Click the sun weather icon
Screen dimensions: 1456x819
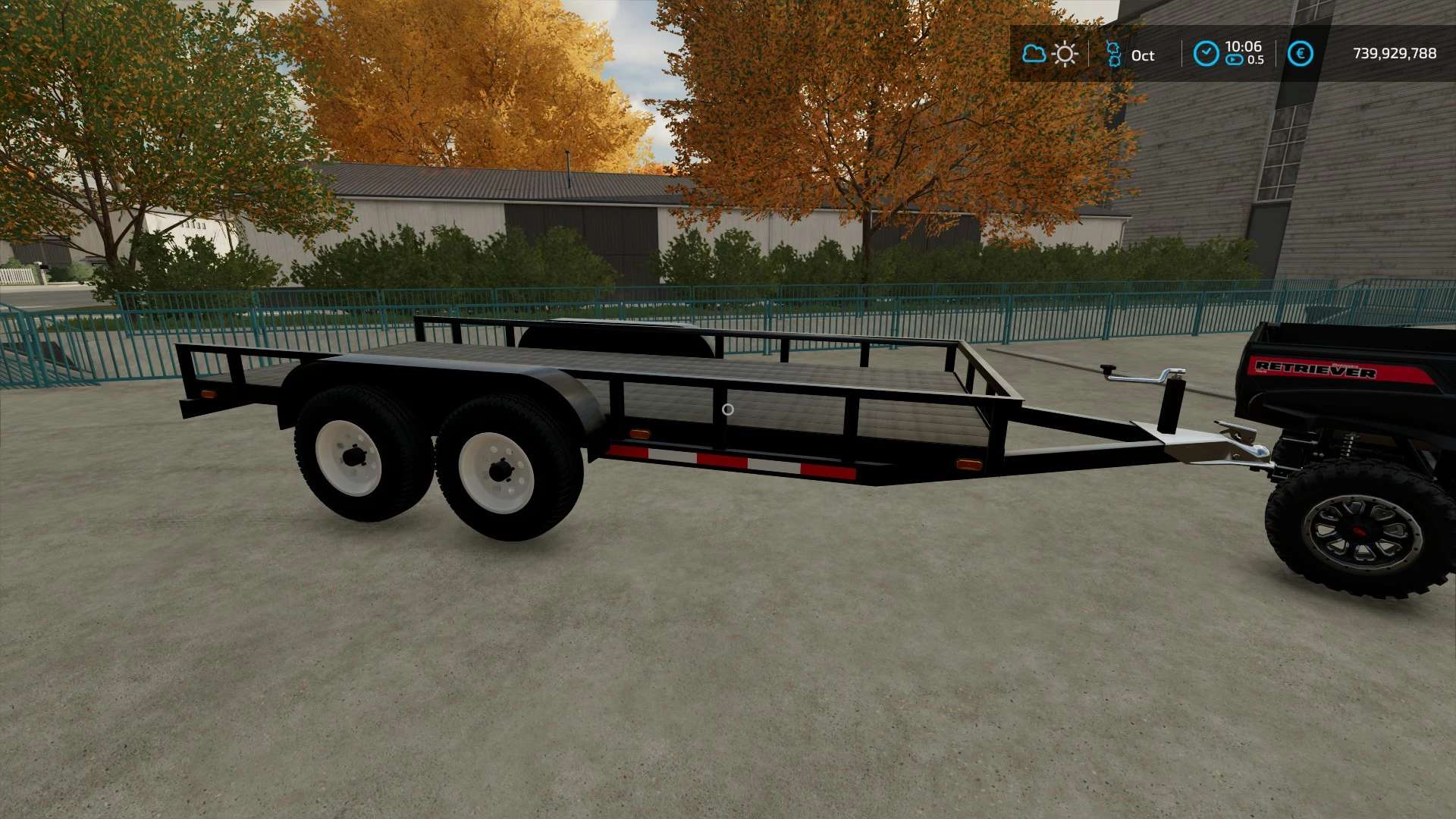(x=1065, y=54)
